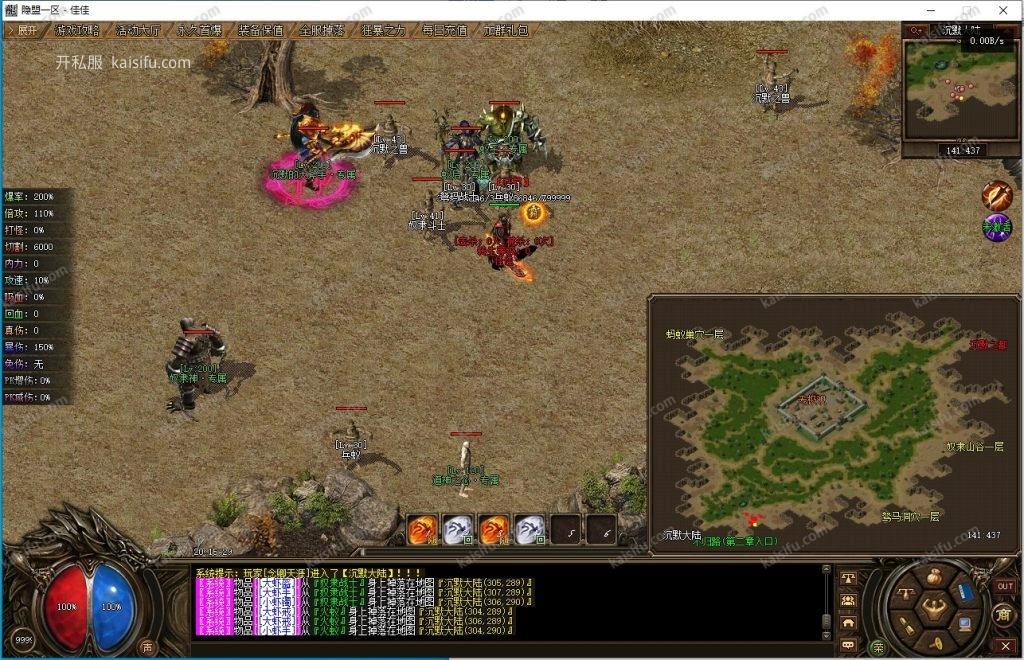Open the 加群礼包 gift pack
Image resolution: width=1024 pixels, height=660 pixels.
coord(505,30)
